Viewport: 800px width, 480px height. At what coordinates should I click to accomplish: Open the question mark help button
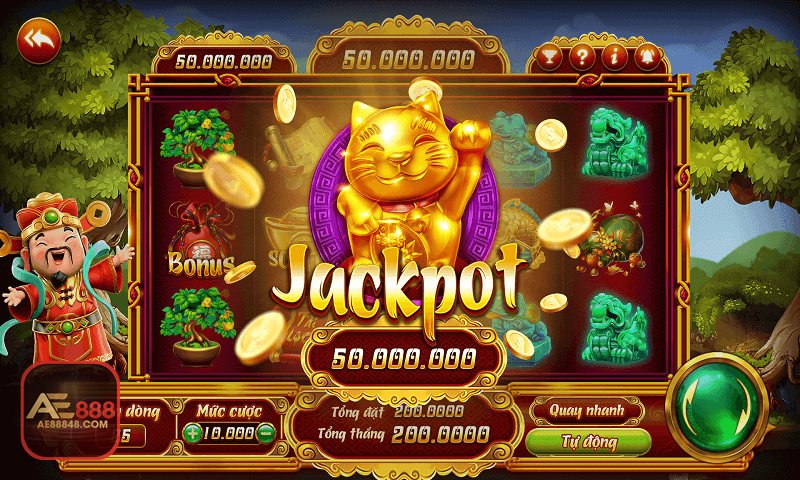[x=581, y=56]
